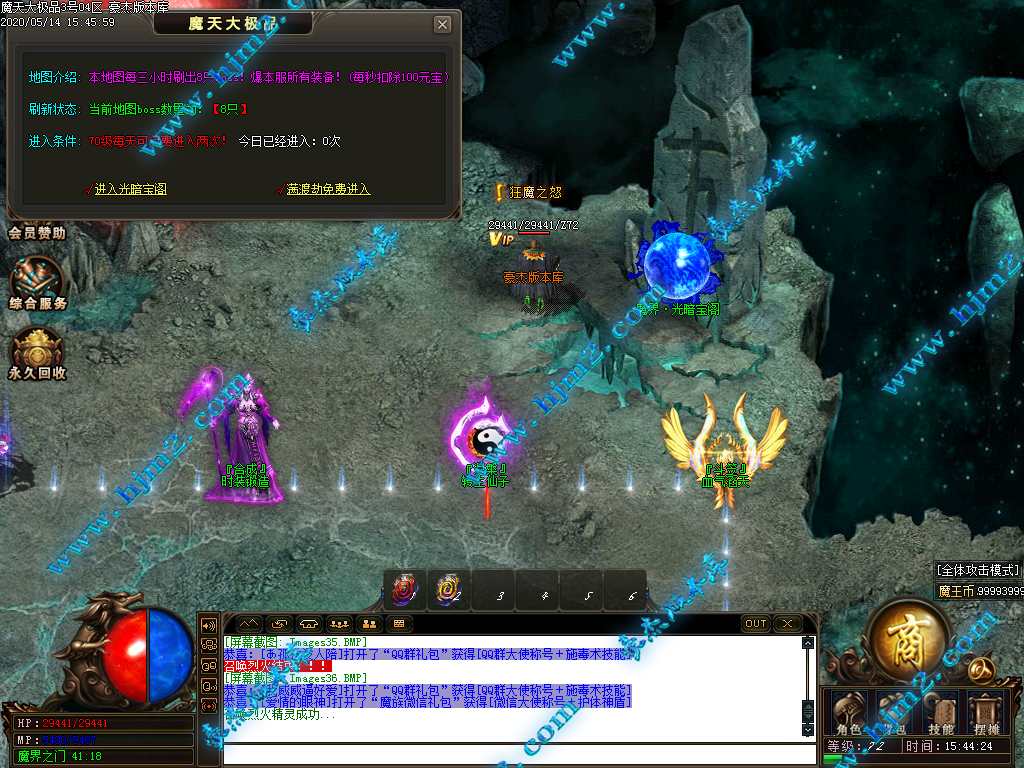Choose the 进入光暗宝阁 link
Screen dimensions: 1024x768
tap(130, 189)
